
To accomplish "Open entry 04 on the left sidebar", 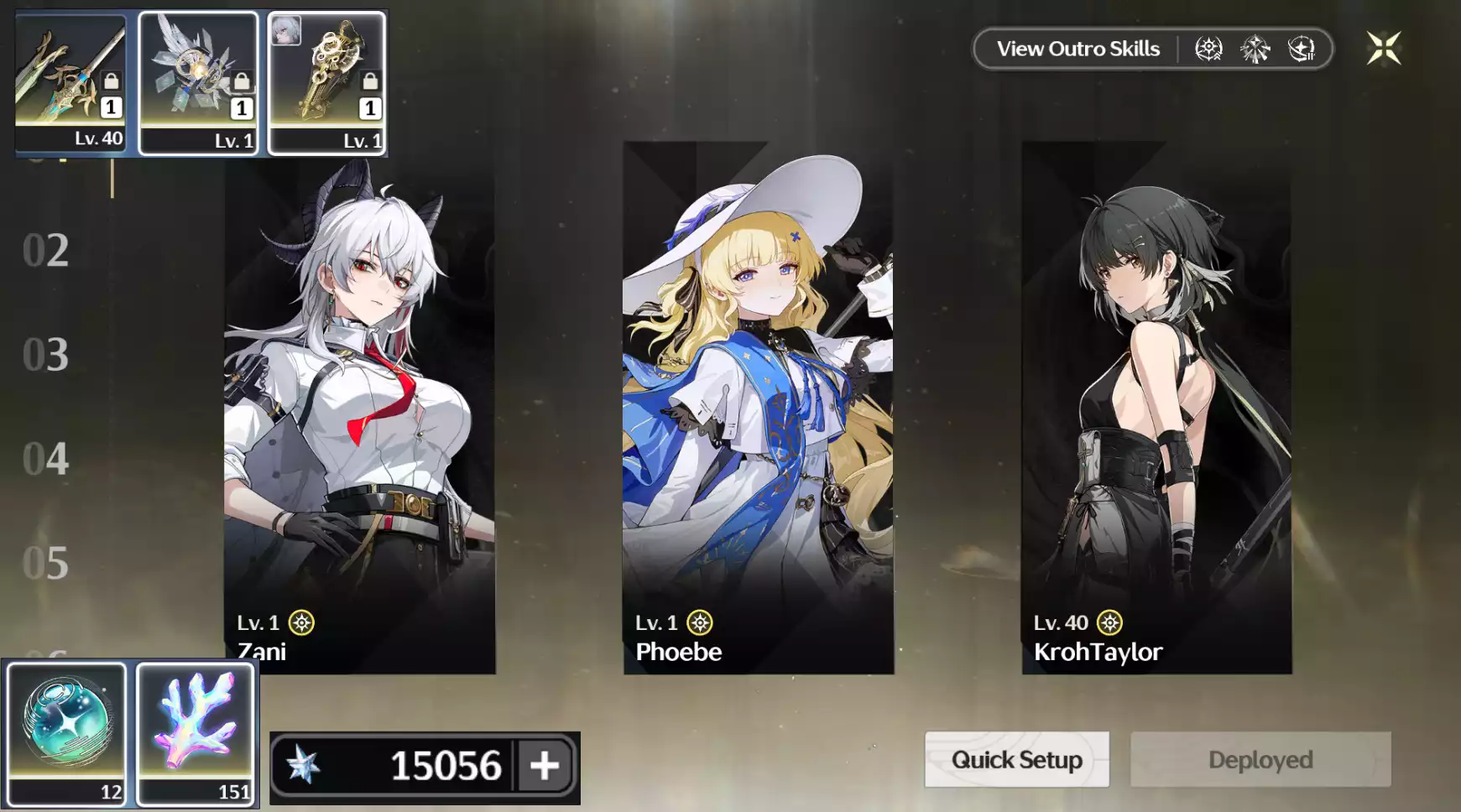I will 46,460.
